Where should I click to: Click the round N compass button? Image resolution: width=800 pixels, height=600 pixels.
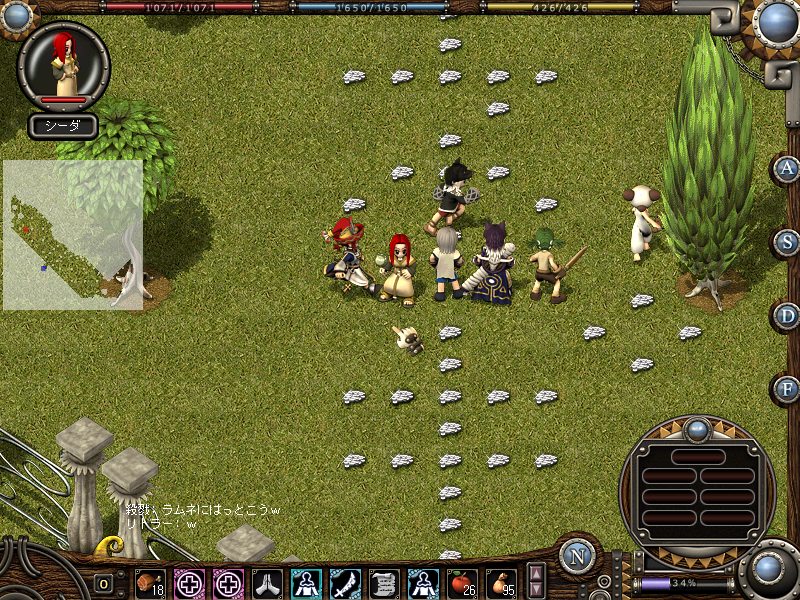[576, 556]
